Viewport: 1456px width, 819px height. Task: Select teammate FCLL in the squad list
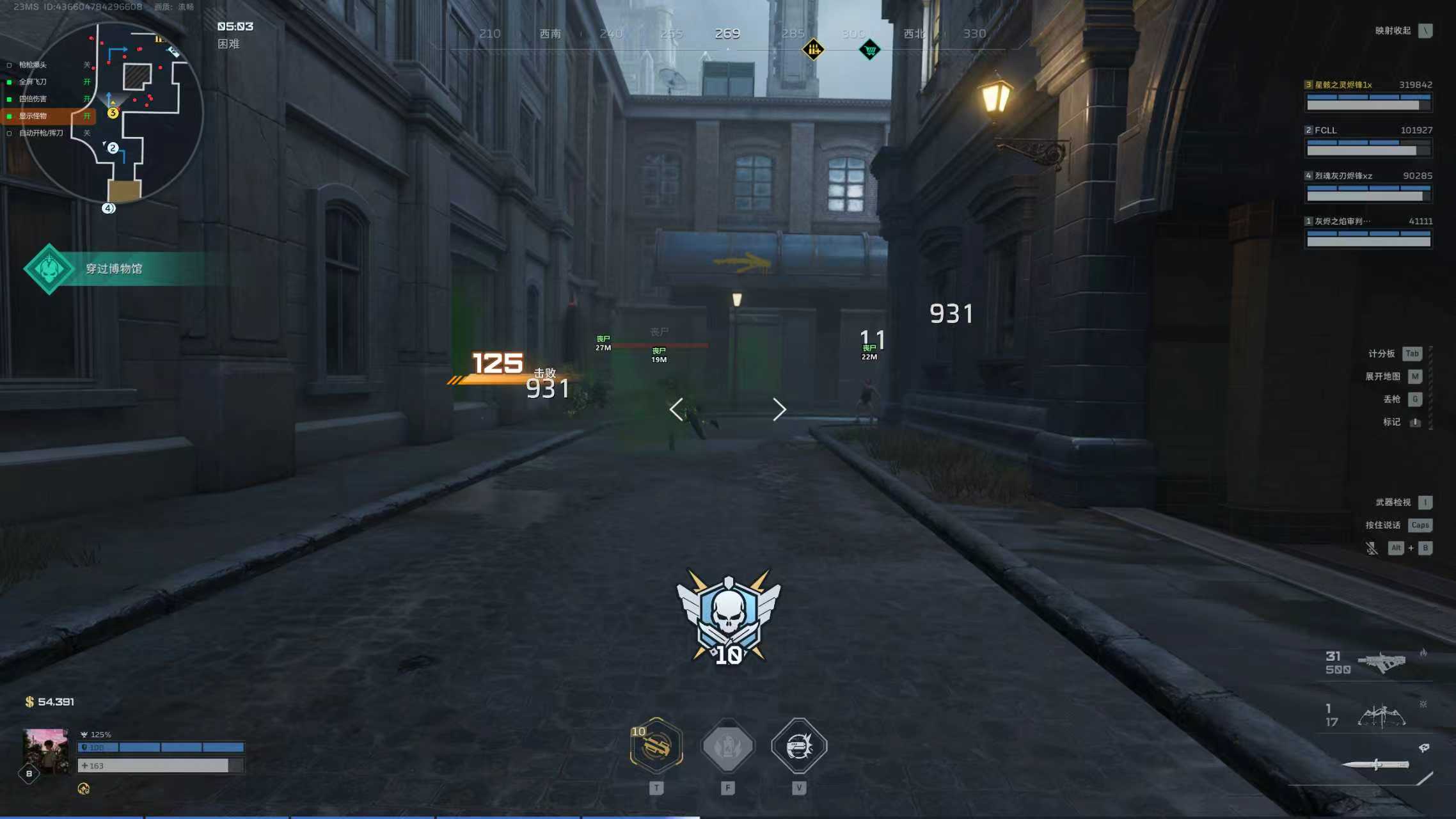point(1368,140)
